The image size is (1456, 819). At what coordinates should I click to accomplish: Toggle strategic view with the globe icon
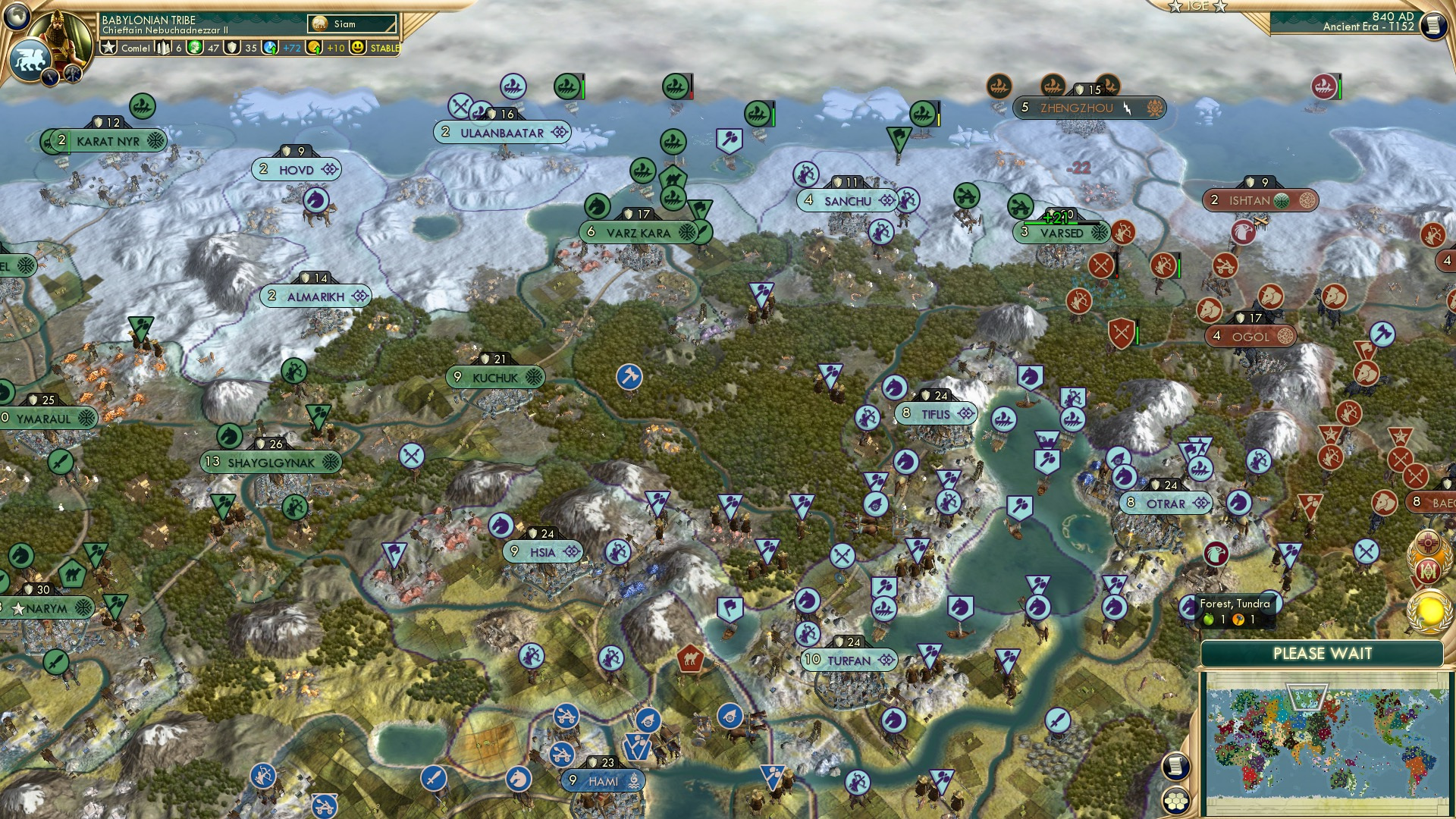pos(17,17)
